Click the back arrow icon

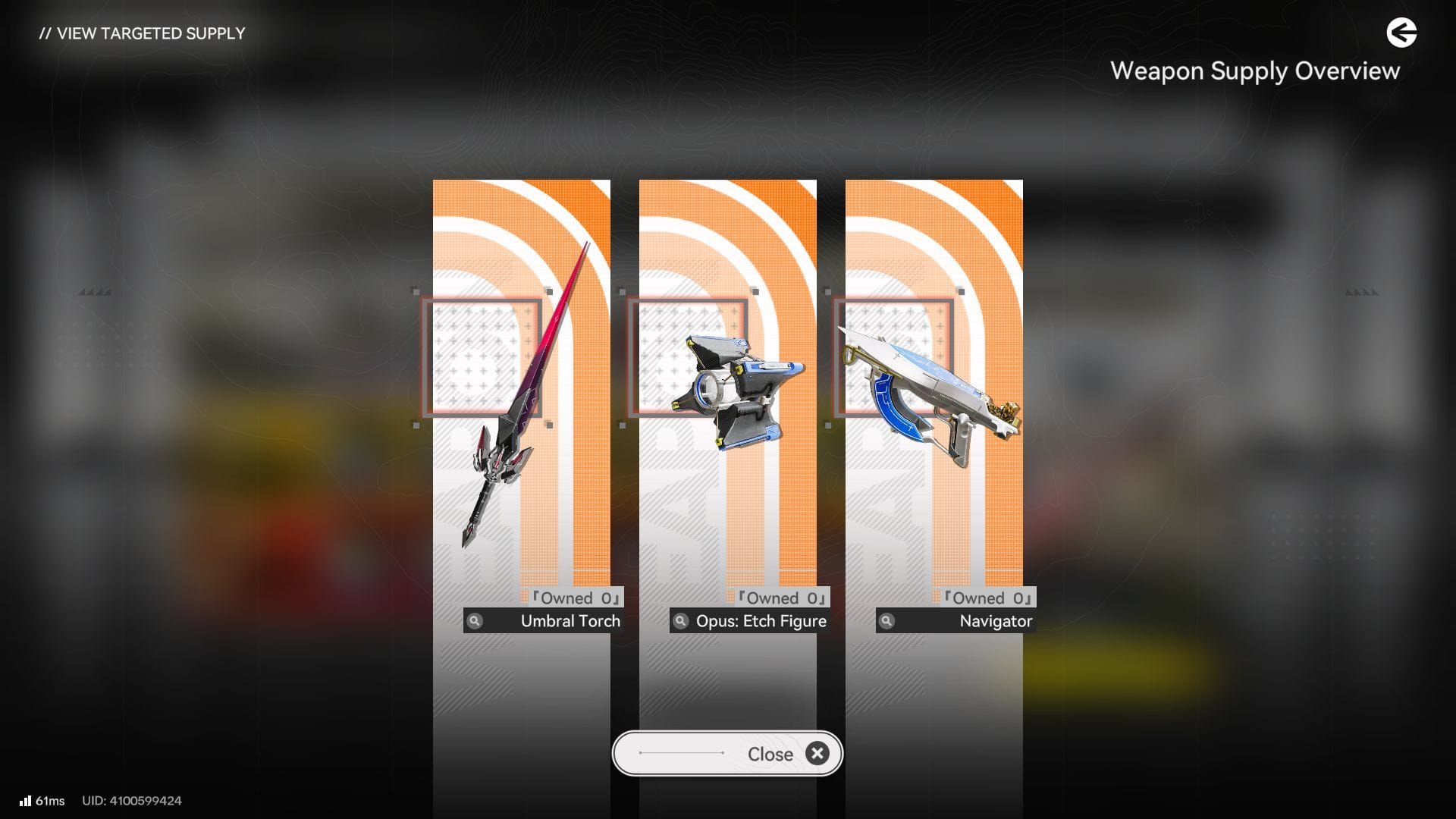click(x=1401, y=33)
